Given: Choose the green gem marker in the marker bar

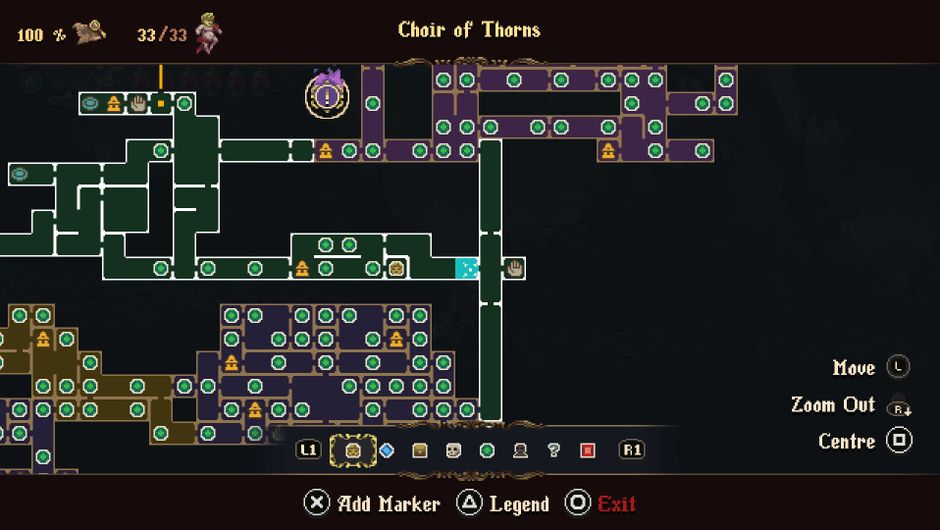Looking at the screenshot, I should pos(487,450).
